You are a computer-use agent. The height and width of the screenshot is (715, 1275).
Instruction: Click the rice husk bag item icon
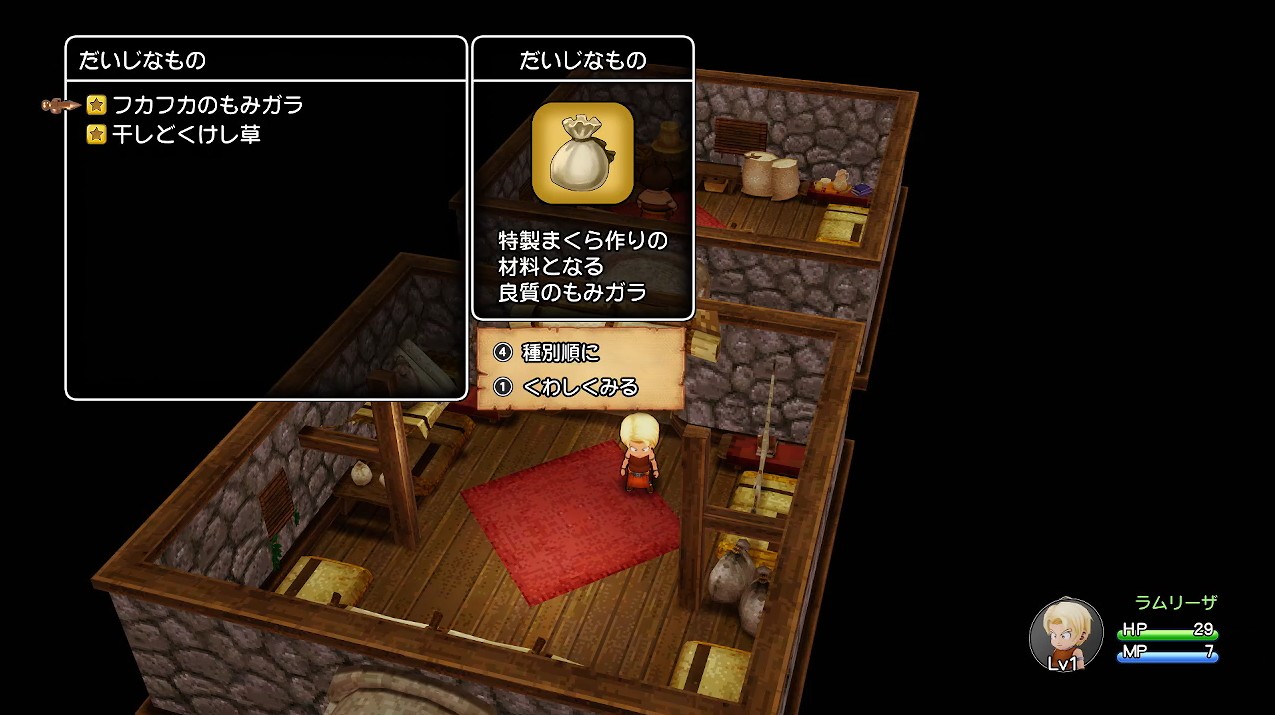click(582, 153)
